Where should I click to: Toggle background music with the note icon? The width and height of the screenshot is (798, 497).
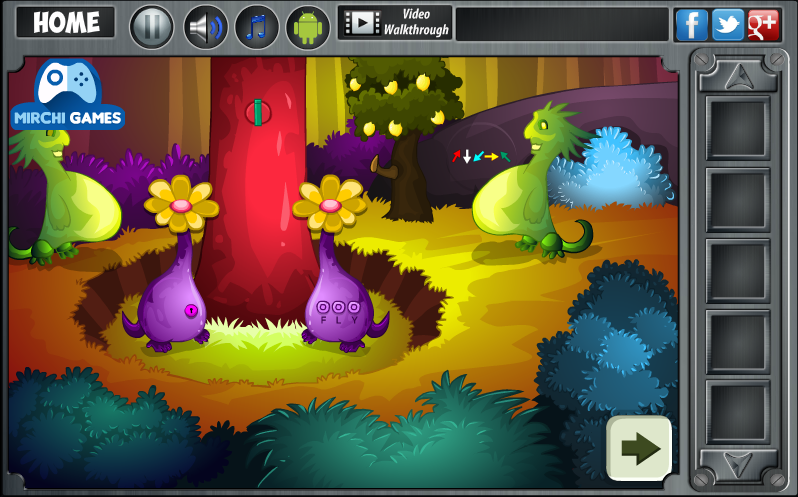click(x=257, y=26)
